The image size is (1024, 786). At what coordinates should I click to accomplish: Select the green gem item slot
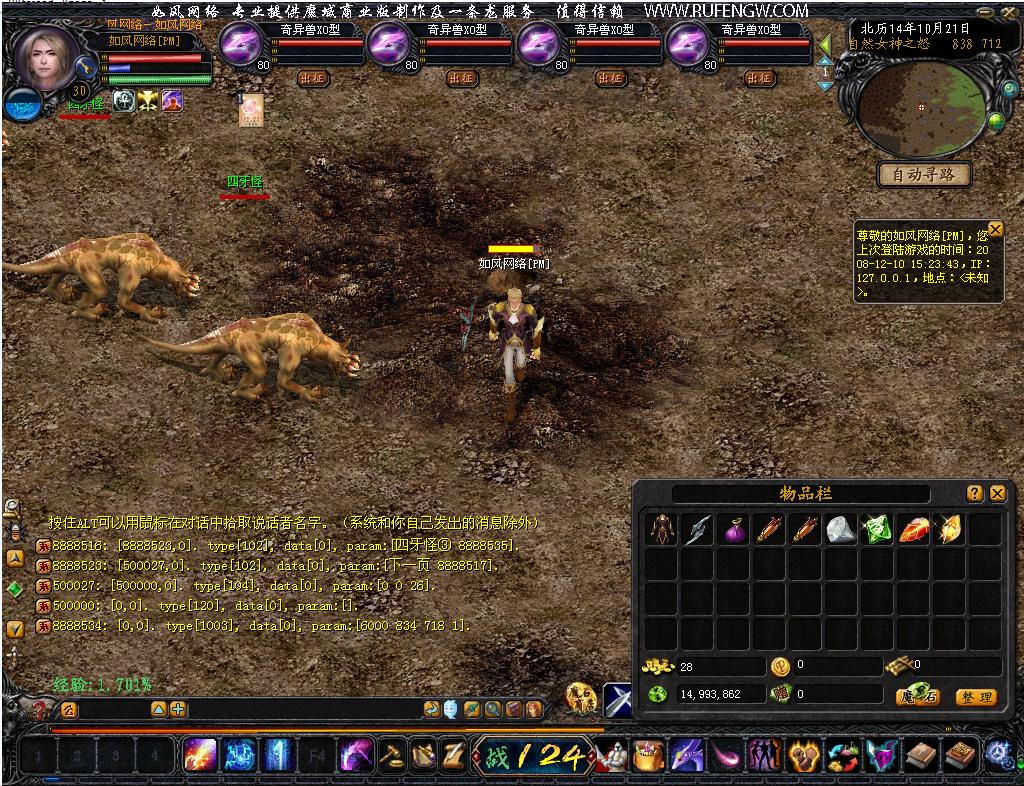coord(877,530)
